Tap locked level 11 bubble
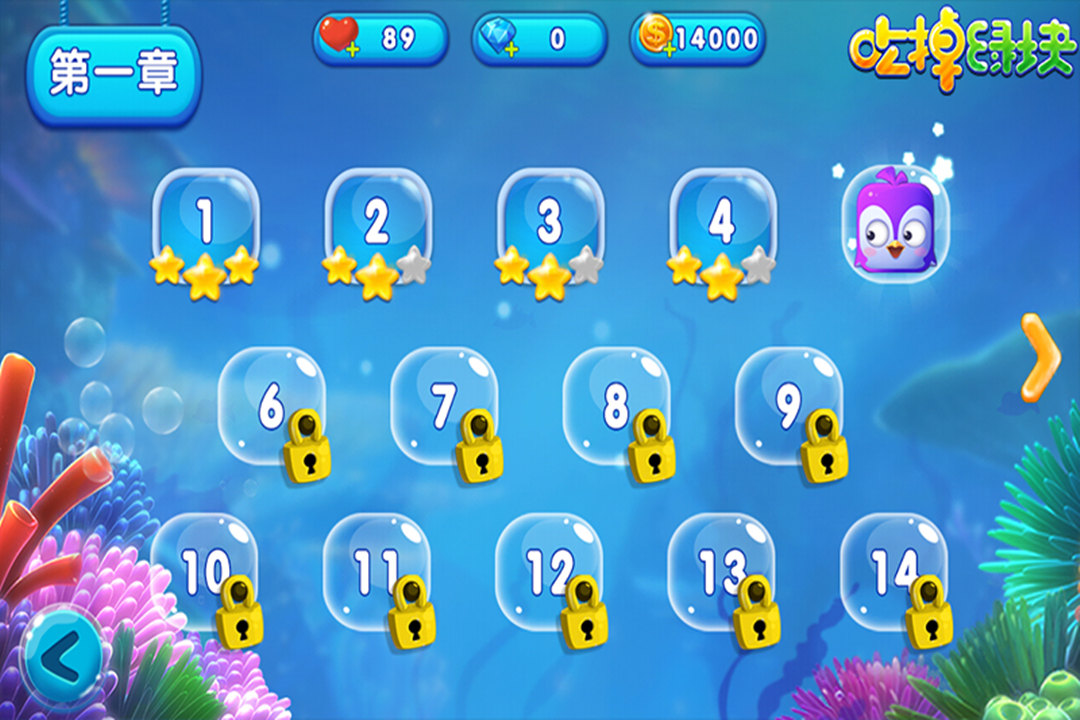The width and height of the screenshot is (1080, 720). 377,570
